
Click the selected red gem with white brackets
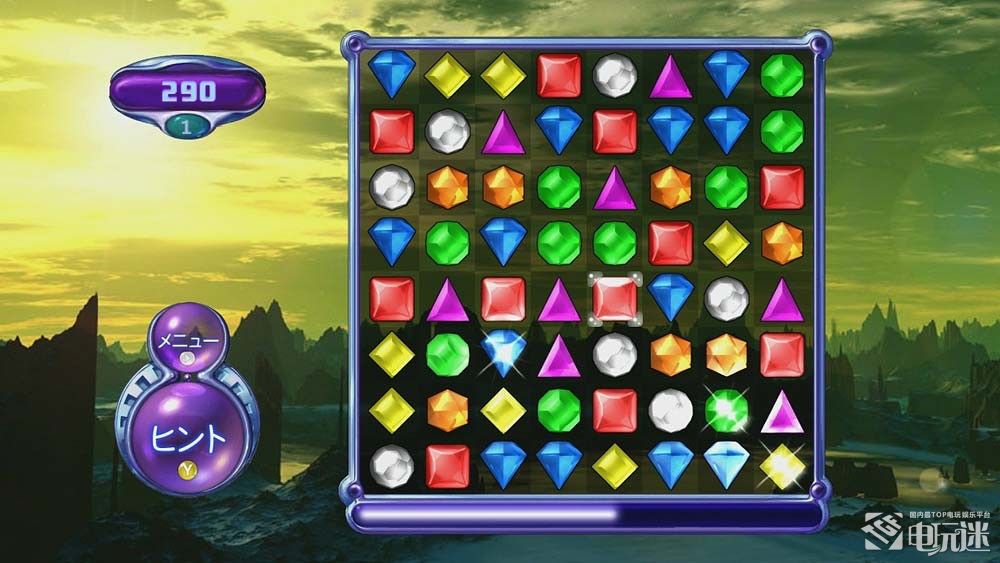click(615, 298)
